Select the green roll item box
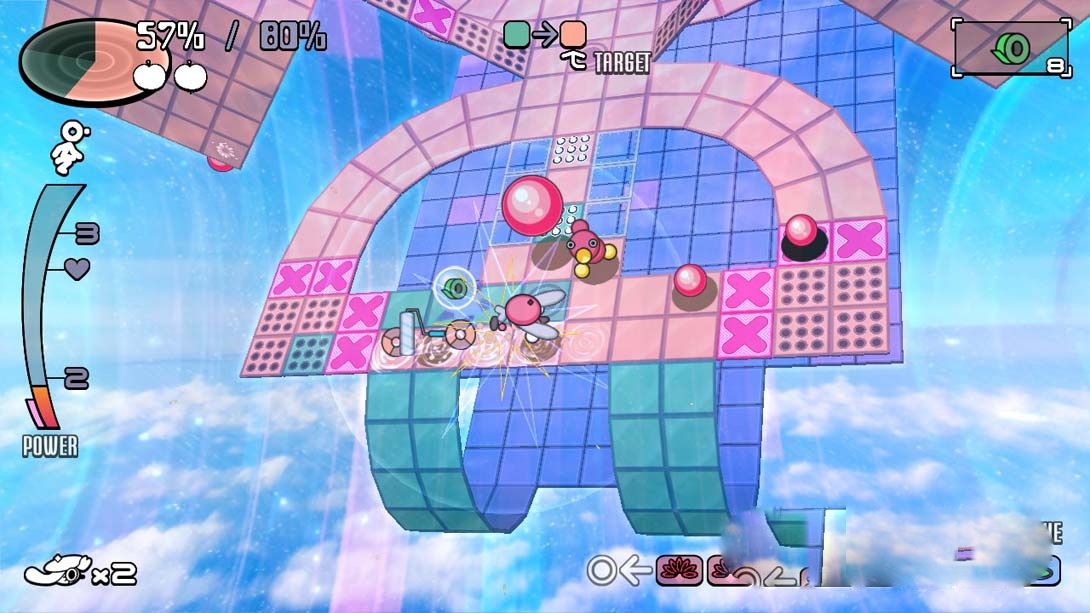The width and height of the screenshot is (1090, 613). click(x=1010, y=49)
